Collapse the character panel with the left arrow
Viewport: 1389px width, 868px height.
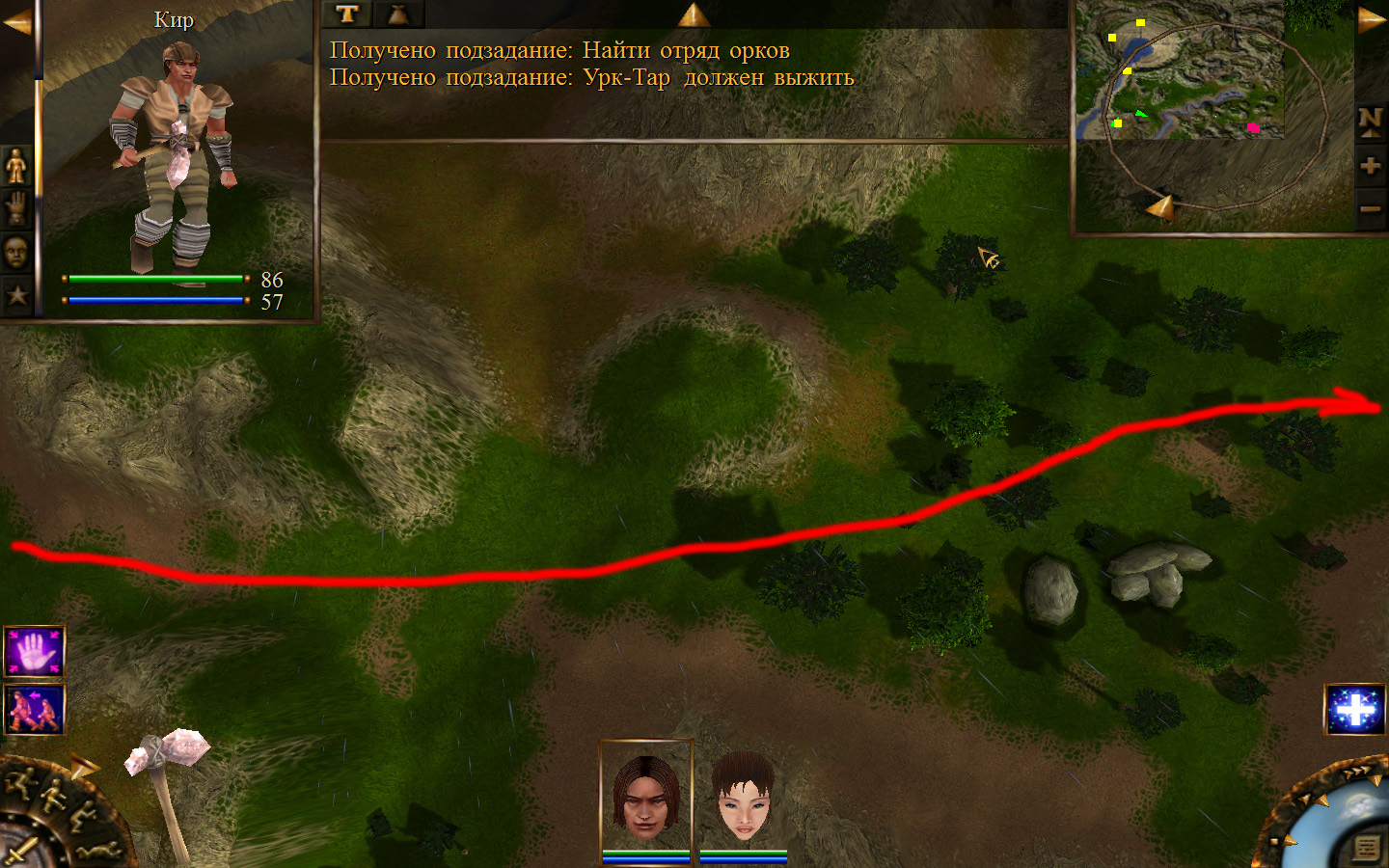16,22
